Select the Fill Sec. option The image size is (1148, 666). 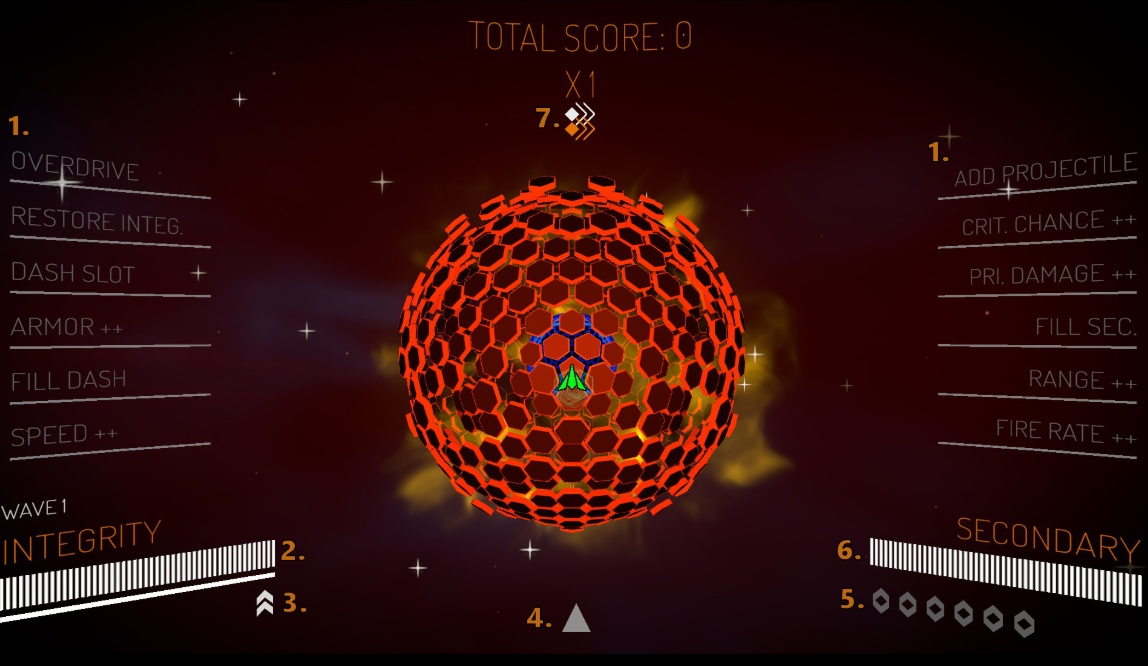point(1085,327)
